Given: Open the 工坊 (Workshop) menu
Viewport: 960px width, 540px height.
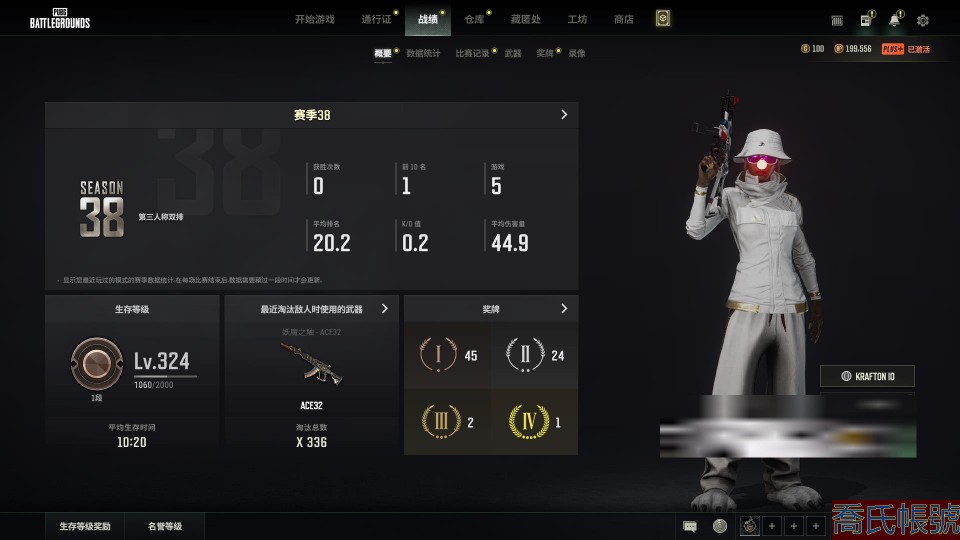Looking at the screenshot, I should click(x=577, y=19).
